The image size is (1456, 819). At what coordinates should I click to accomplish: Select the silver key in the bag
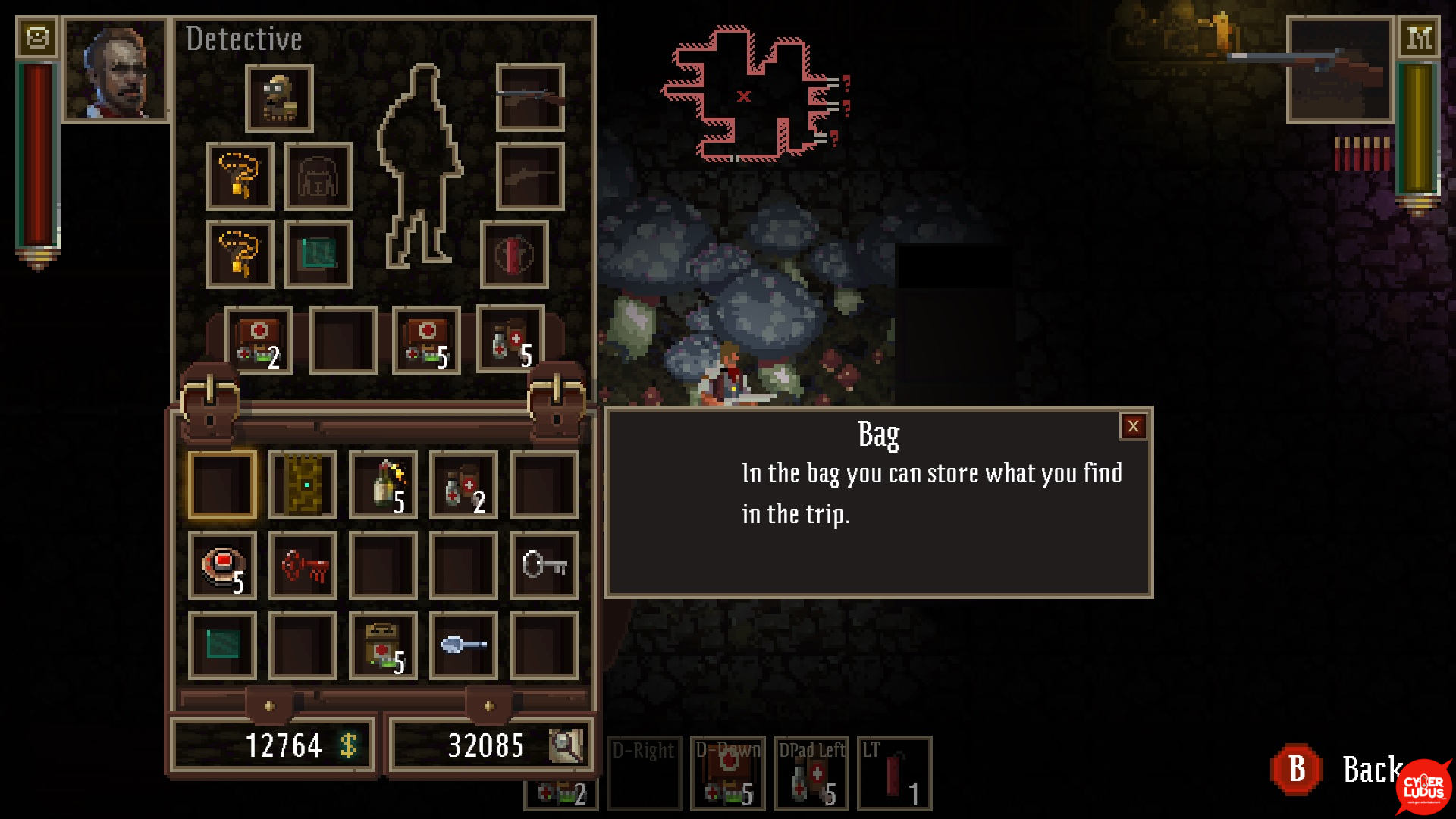pos(544,566)
